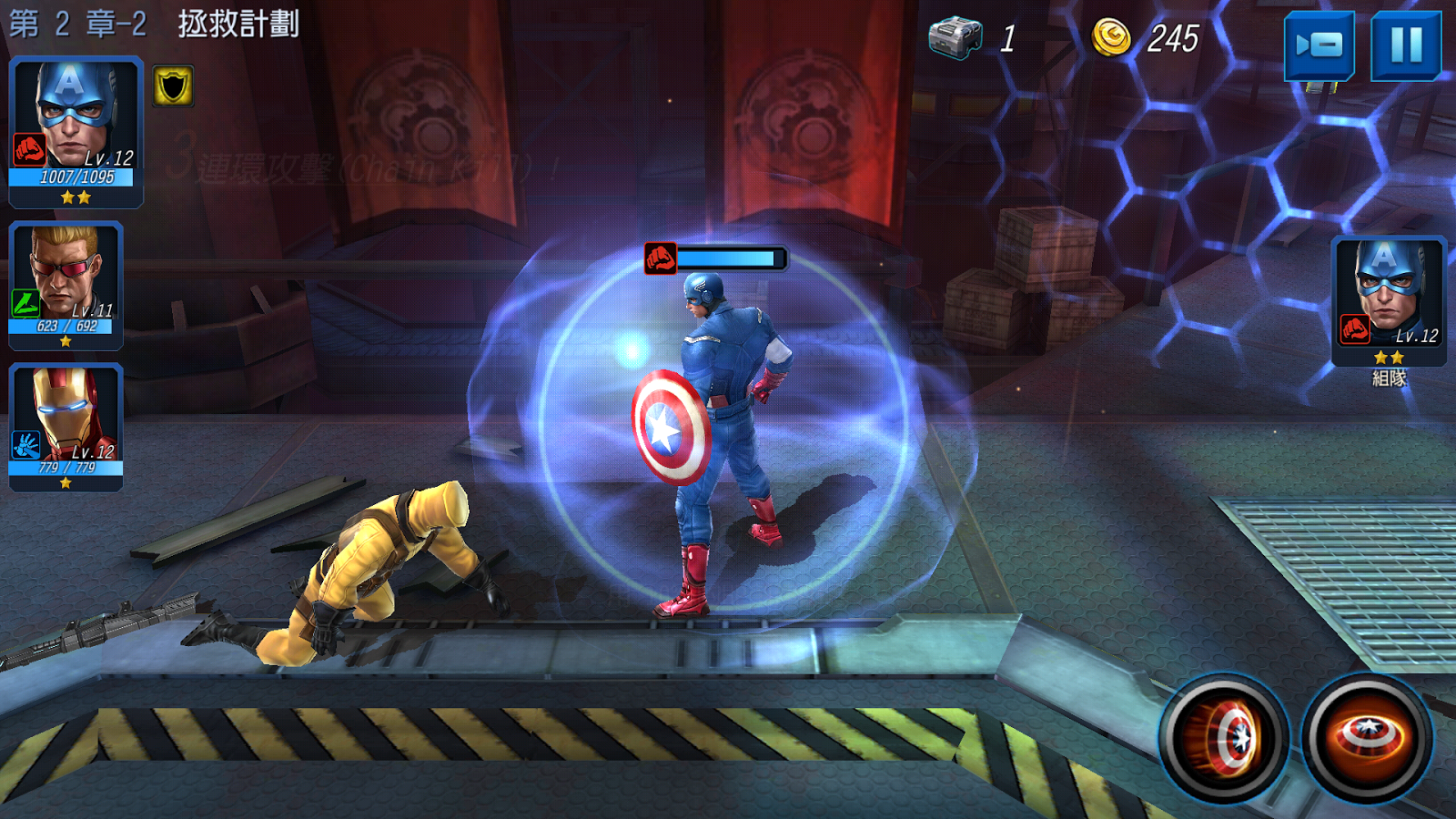Activate the shield throw skill
The height and width of the screenshot is (819, 1456).
[1224, 736]
